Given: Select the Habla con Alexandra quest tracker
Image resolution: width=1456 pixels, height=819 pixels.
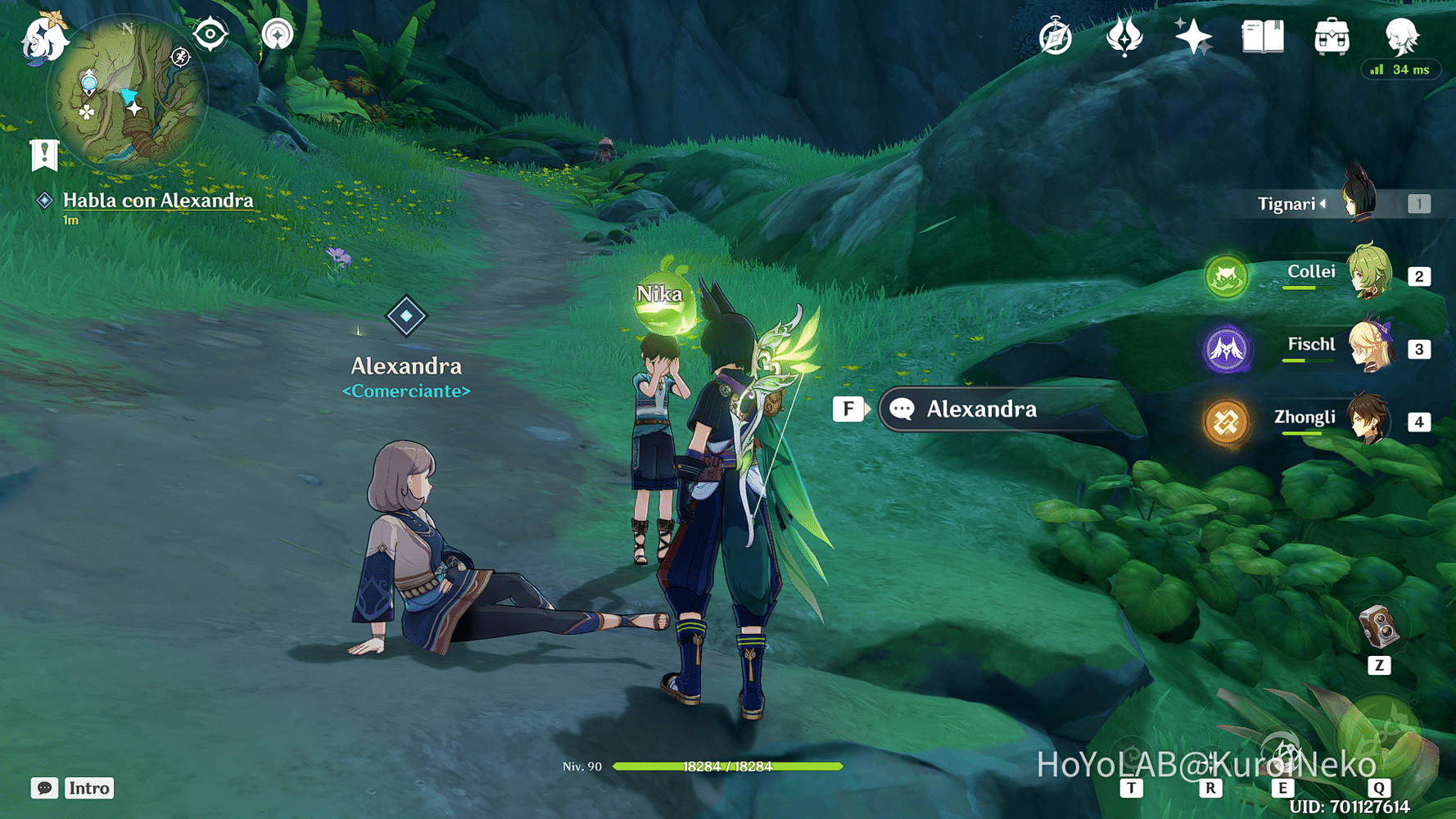Looking at the screenshot, I should tap(157, 201).
